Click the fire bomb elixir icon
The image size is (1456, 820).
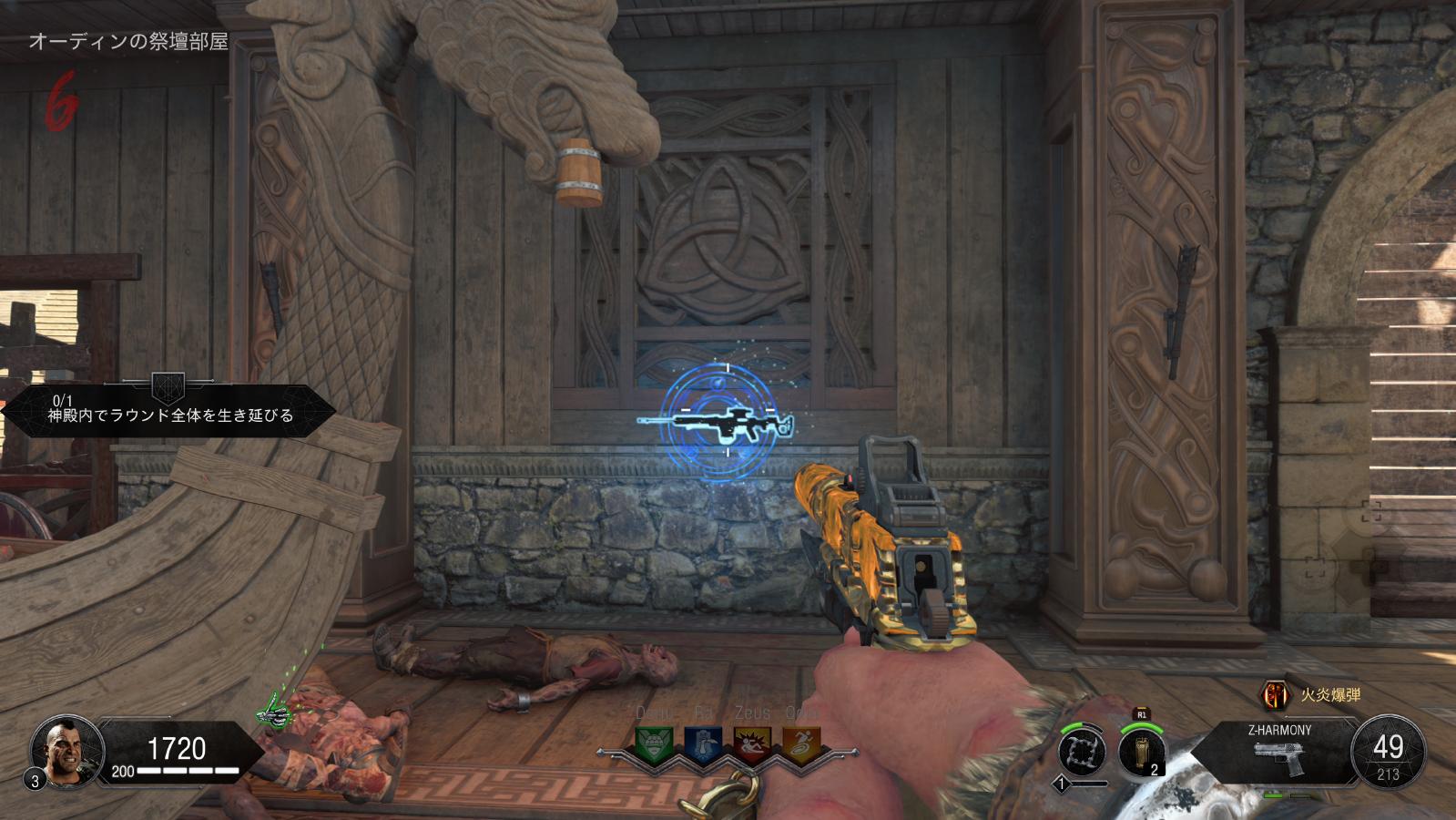1275,695
